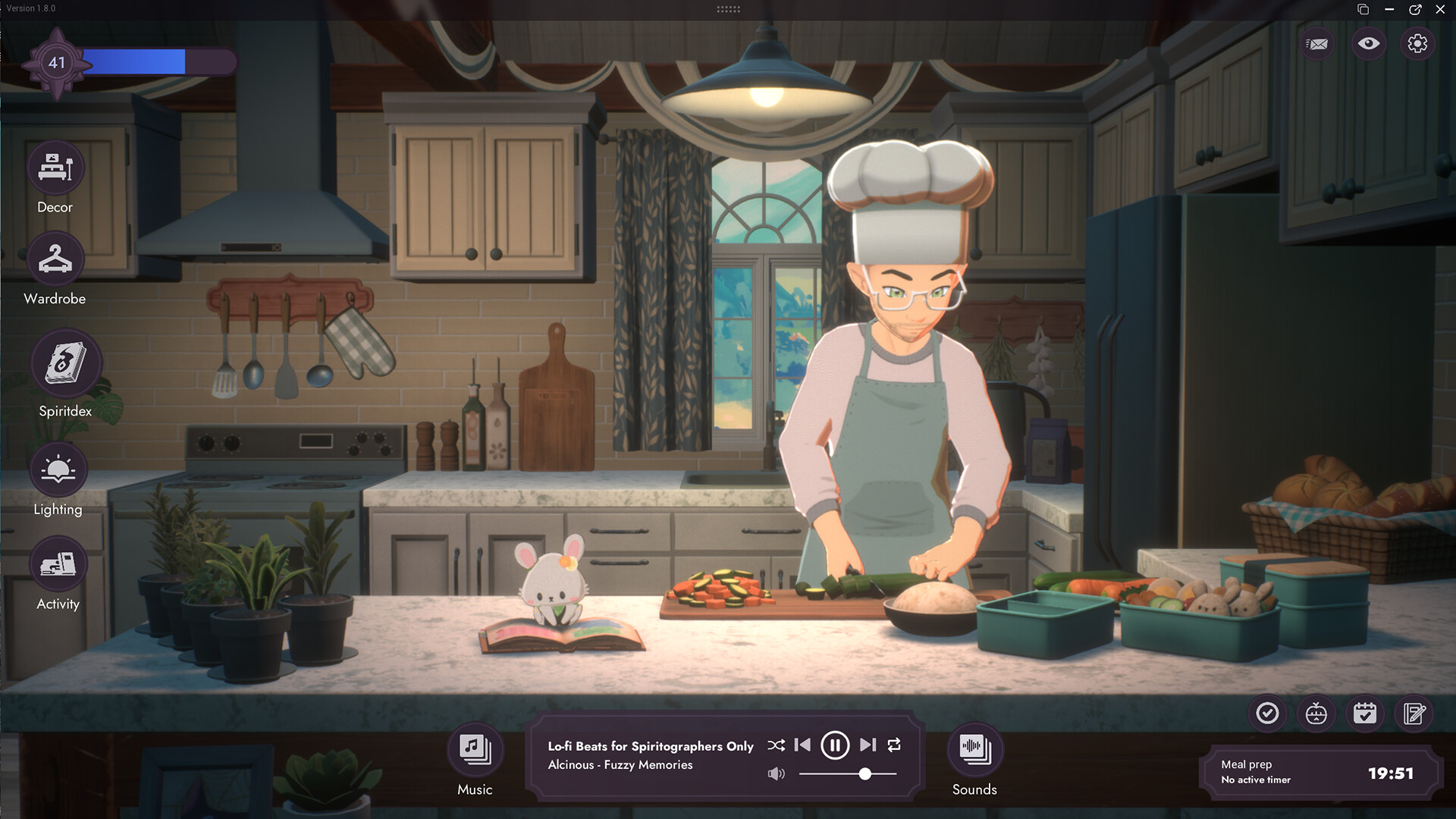Toggle UI visibility with the eye icon
Screen dimensions: 1456x819
(1368, 43)
